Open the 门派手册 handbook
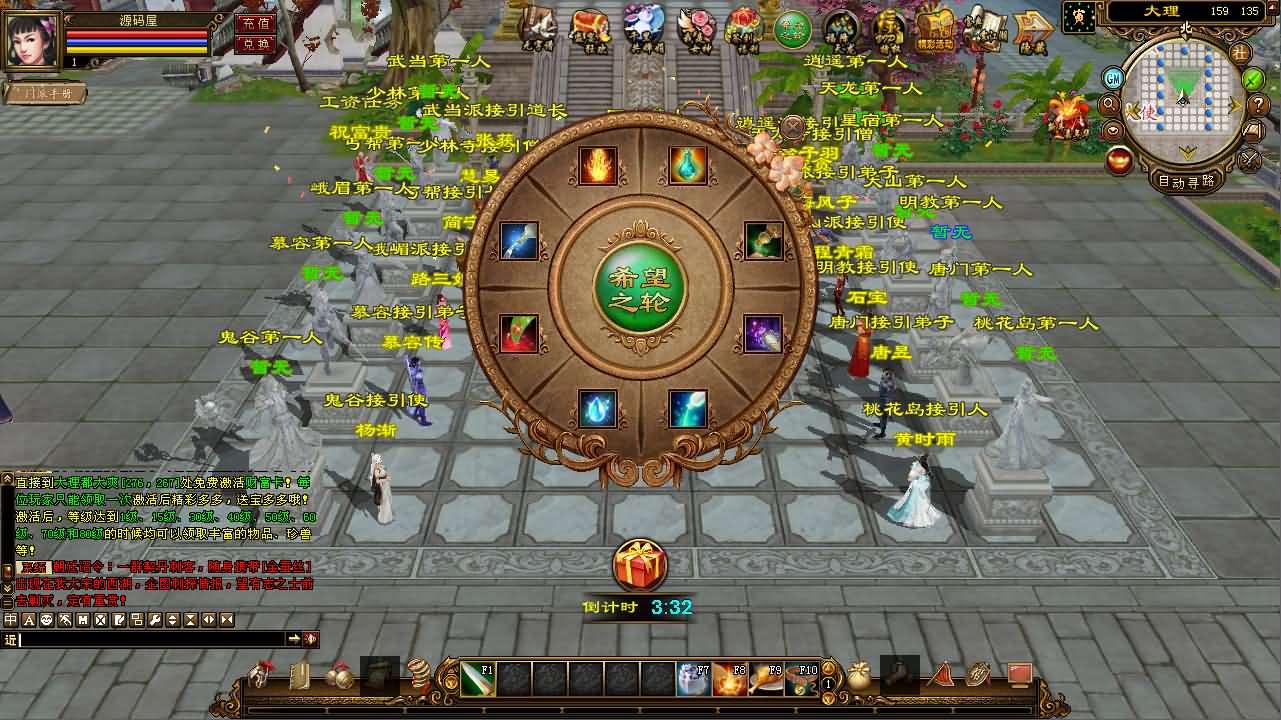This screenshot has height=720, width=1281. pos(44,93)
